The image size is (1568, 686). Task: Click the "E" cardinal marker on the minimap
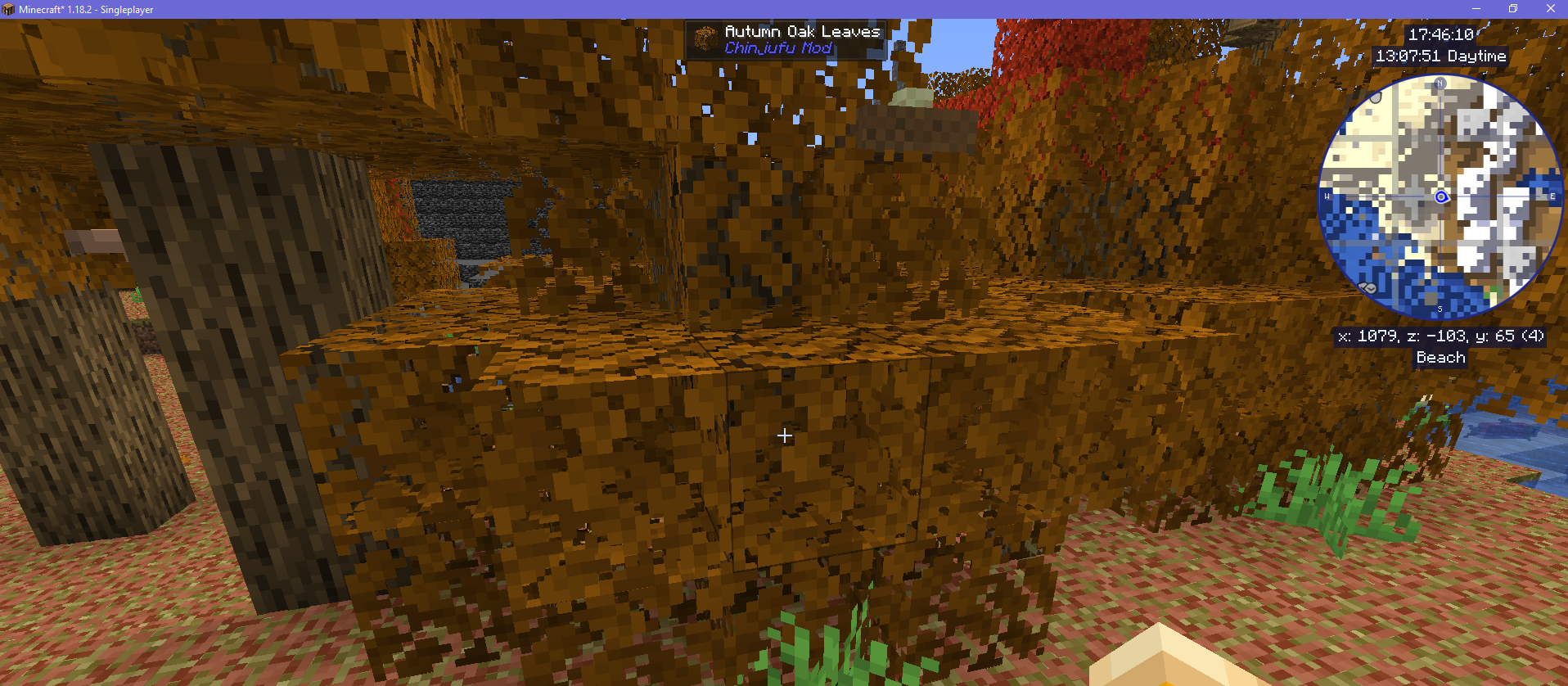tap(1552, 196)
